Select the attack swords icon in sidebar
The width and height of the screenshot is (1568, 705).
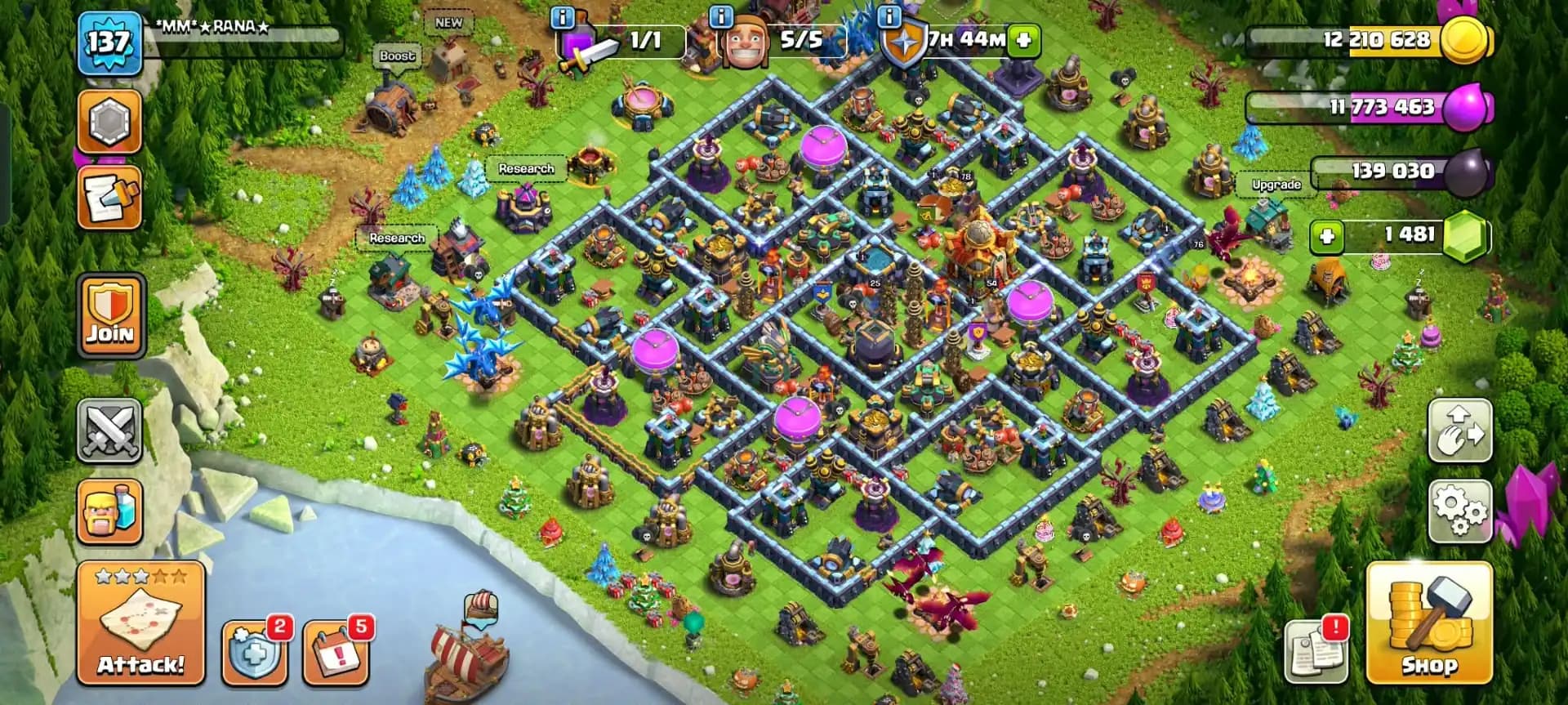[109, 429]
